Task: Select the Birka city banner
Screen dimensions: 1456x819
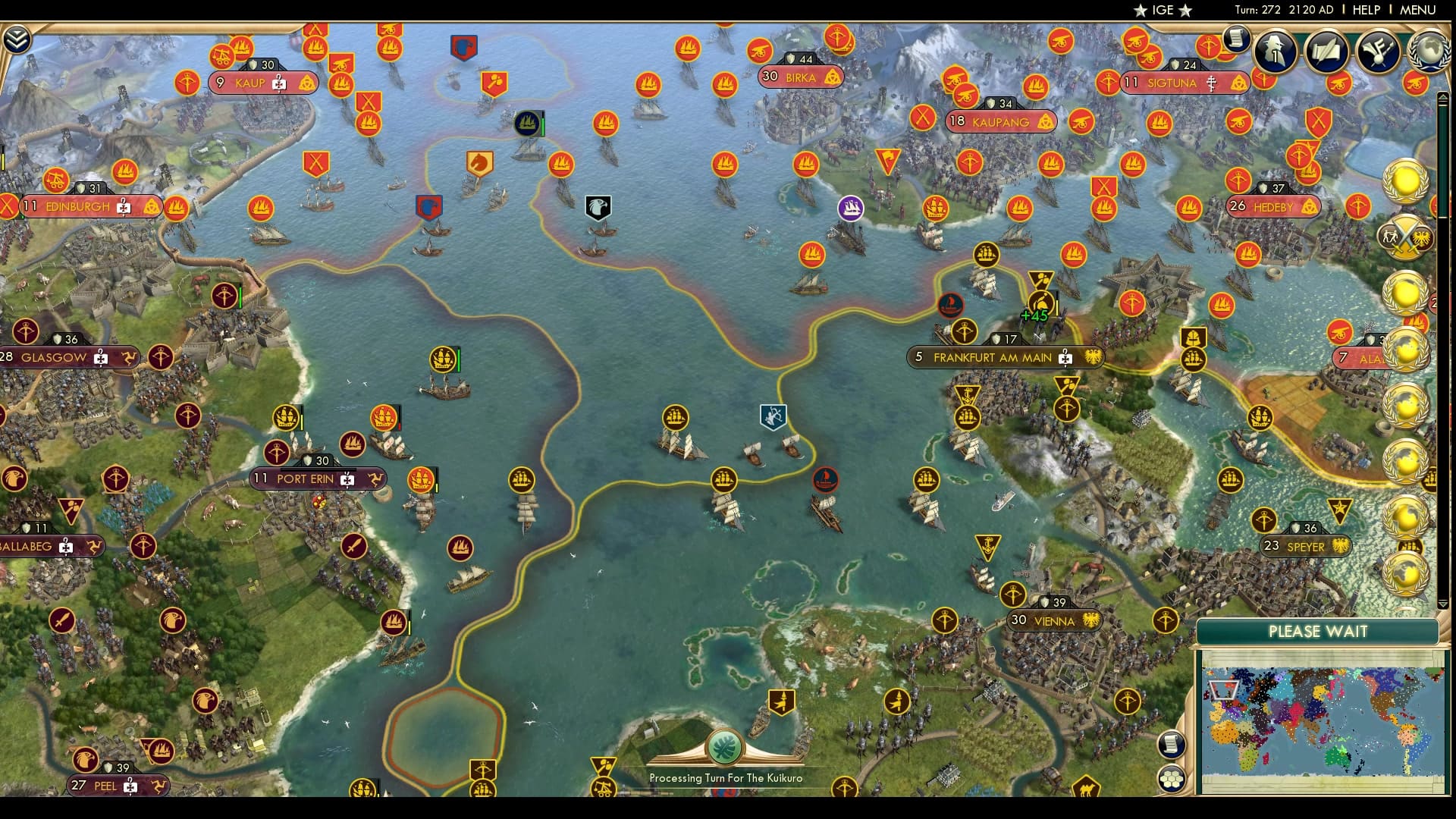Action: pos(802,76)
